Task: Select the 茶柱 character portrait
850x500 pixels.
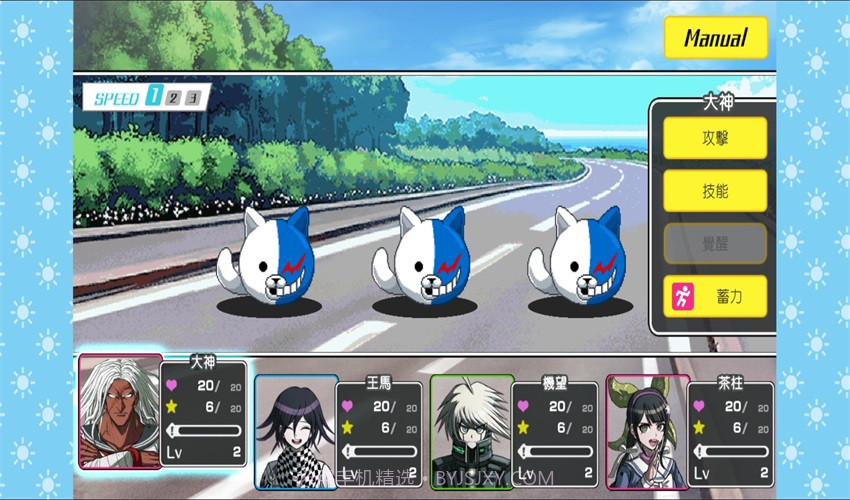Action: click(647, 432)
